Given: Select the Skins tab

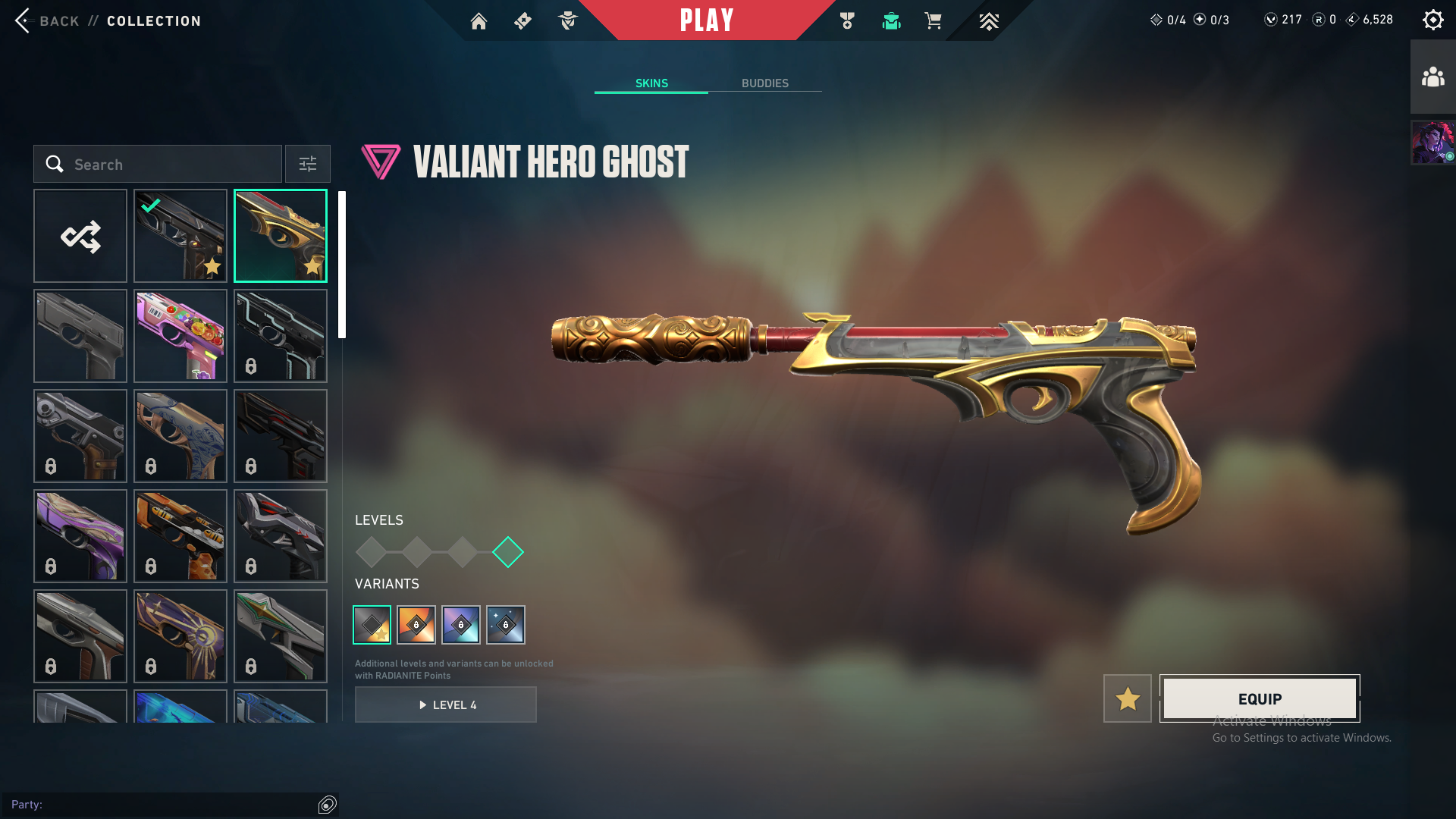Looking at the screenshot, I should tap(651, 83).
